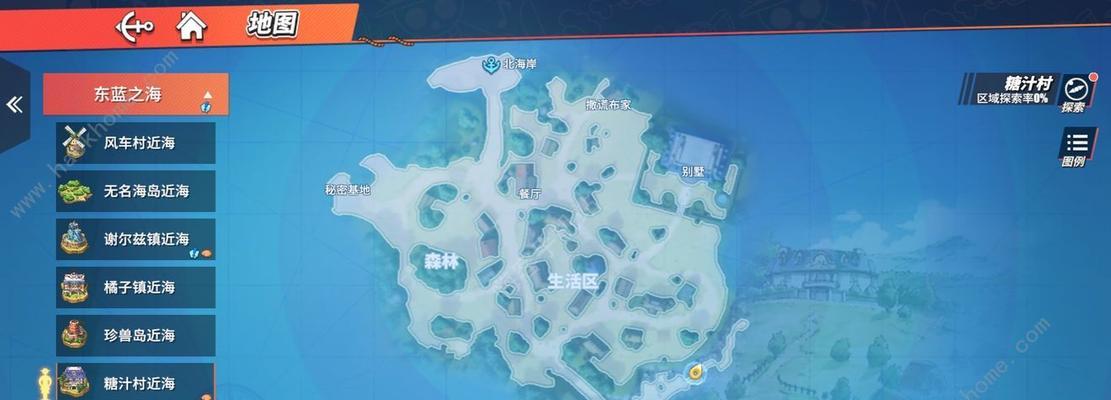Select the 别墅 mansion map marker

coord(692,153)
